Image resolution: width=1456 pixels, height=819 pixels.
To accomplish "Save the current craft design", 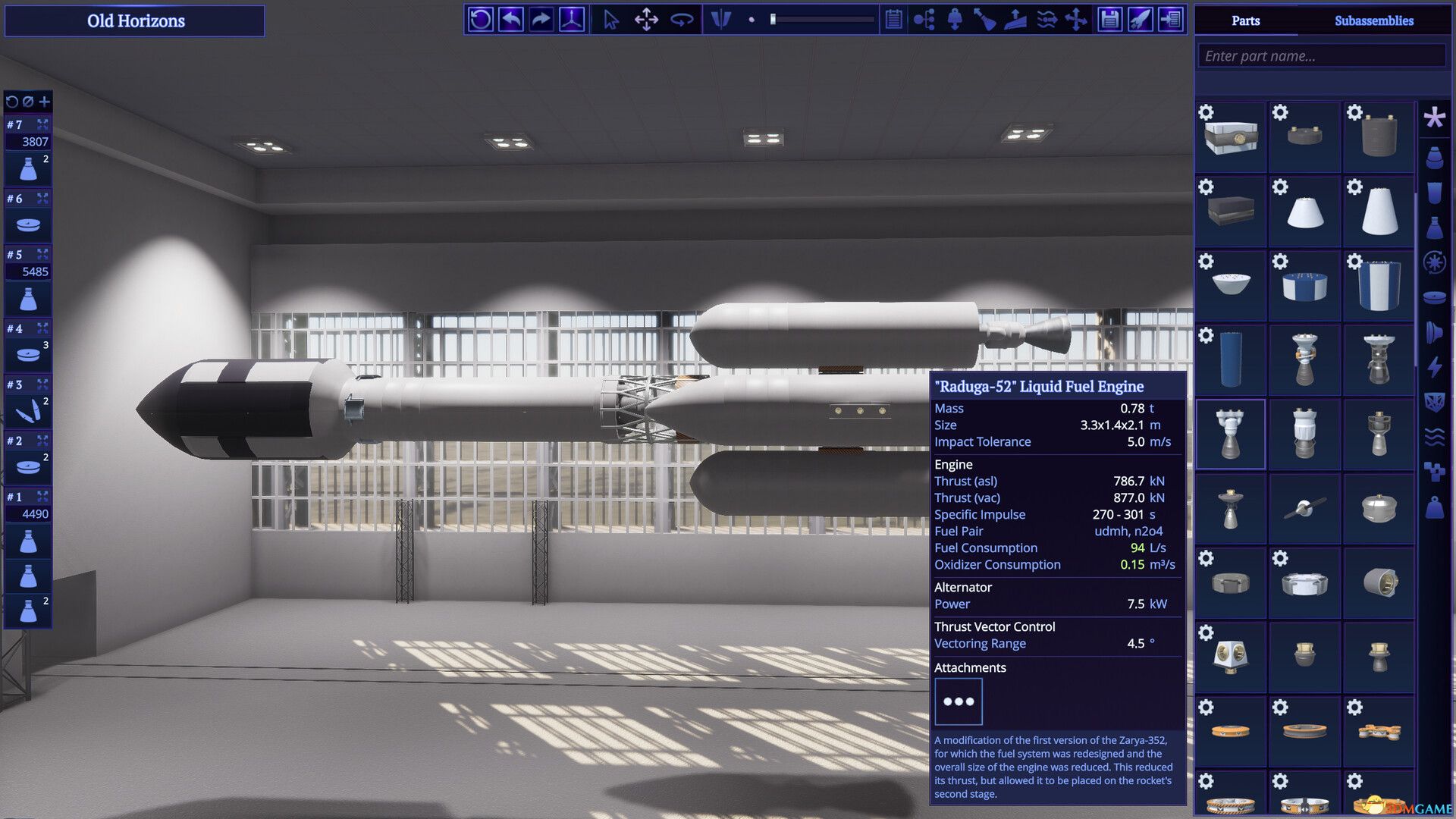I will coord(1108,20).
